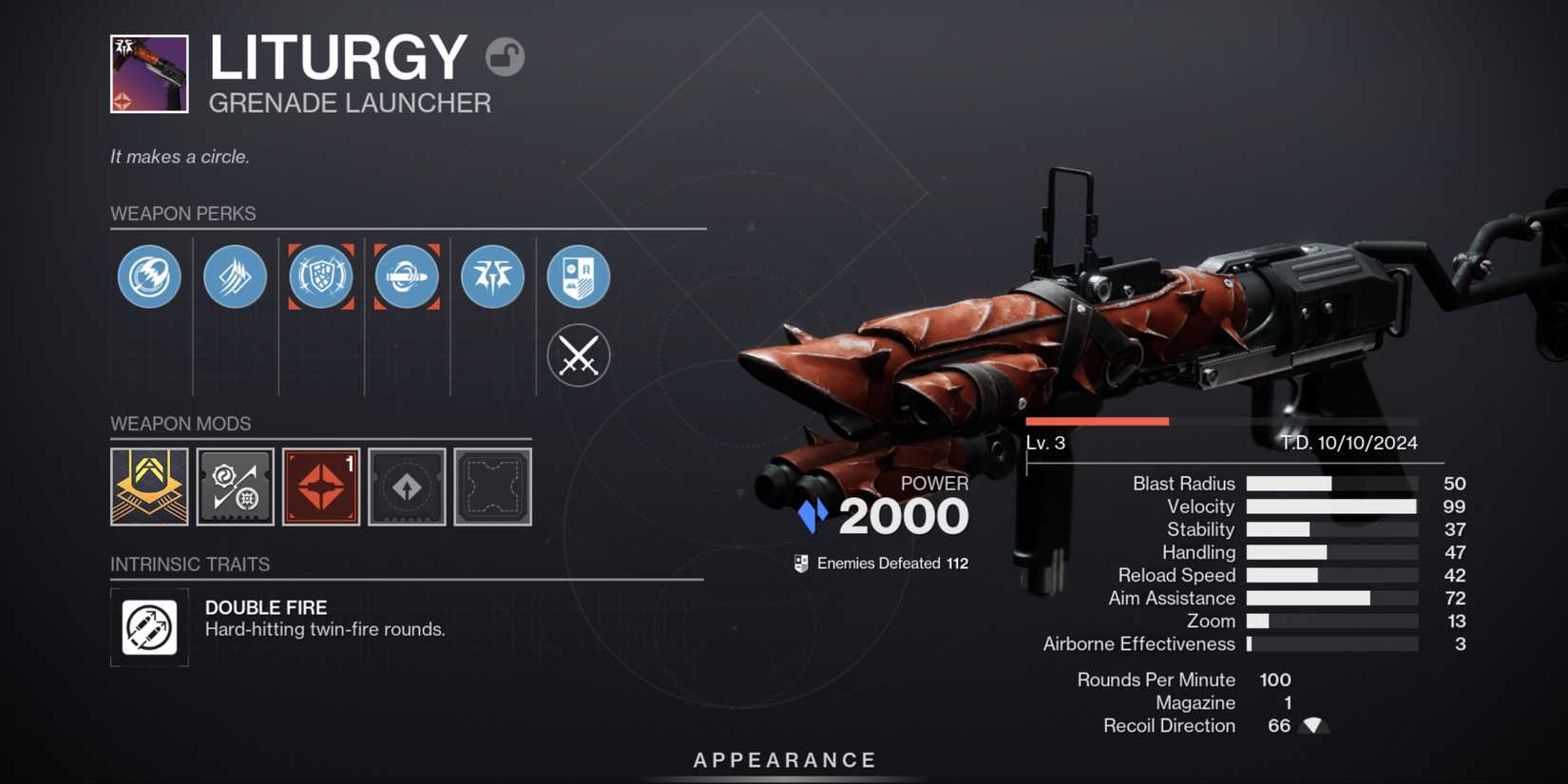
Task: Enable the empty arrow-marked mod slot
Action: (x=407, y=487)
